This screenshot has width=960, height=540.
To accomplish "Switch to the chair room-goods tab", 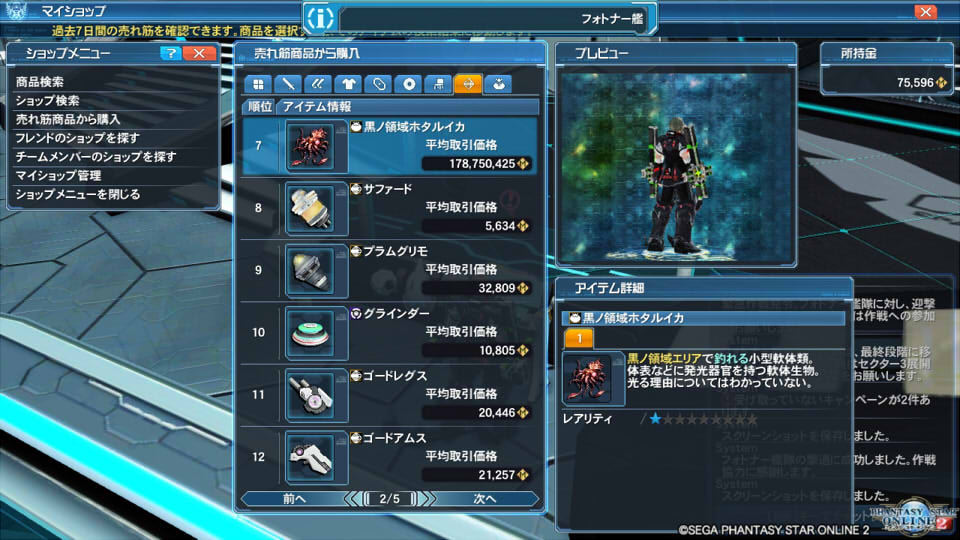I will (x=439, y=84).
